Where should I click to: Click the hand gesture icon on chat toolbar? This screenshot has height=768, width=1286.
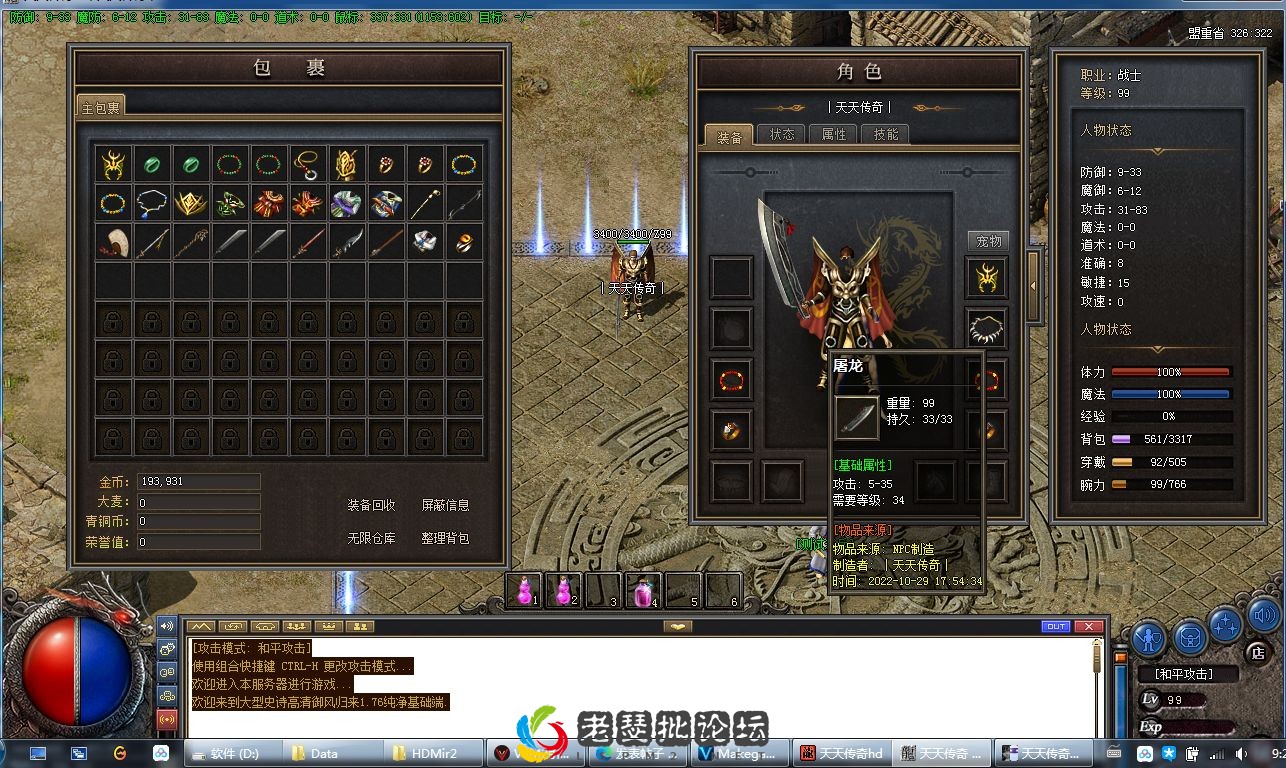[x=233, y=626]
